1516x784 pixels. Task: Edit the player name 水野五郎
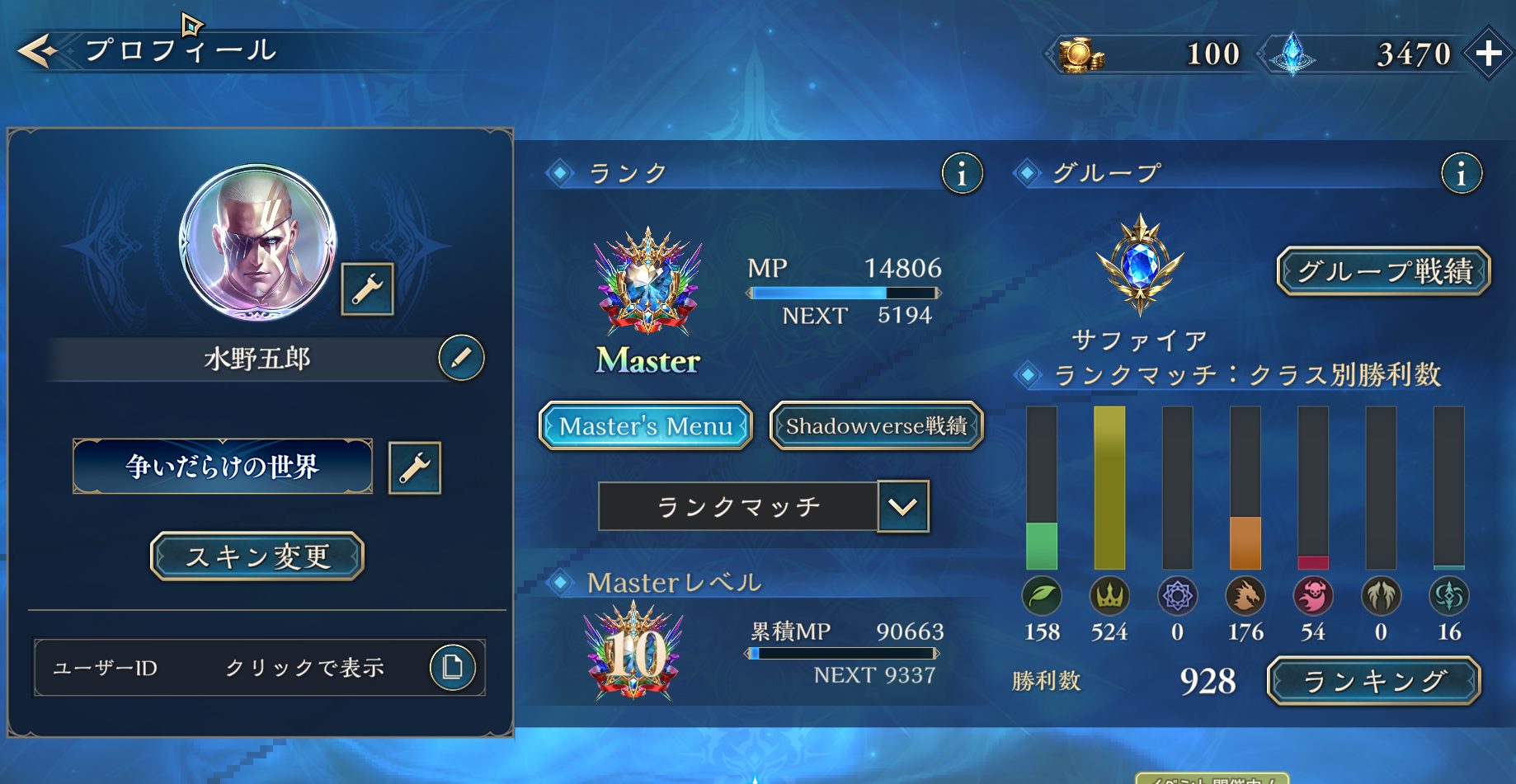pyautogui.click(x=461, y=358)
